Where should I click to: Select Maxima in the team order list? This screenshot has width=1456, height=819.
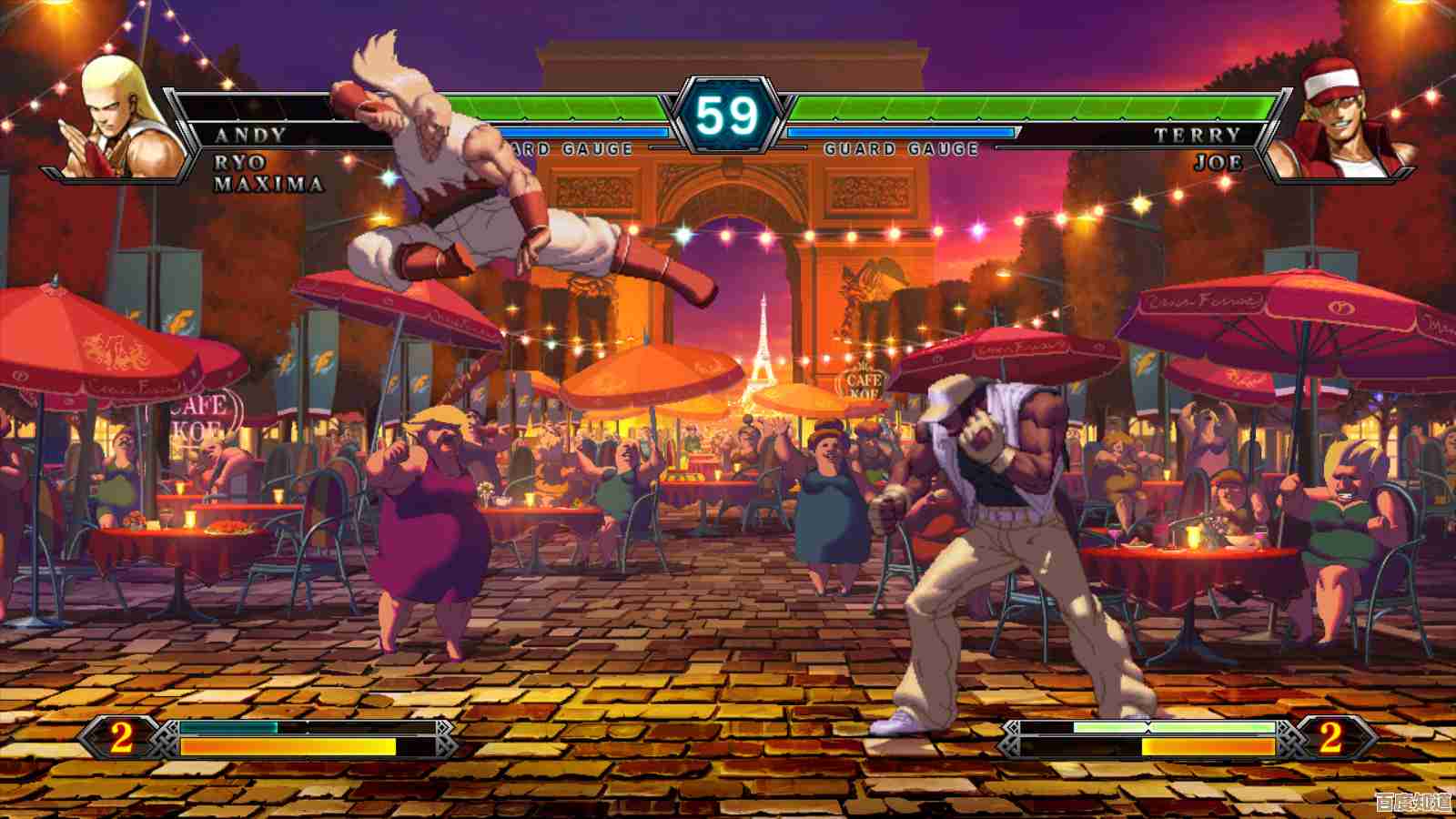coord(268,184)
